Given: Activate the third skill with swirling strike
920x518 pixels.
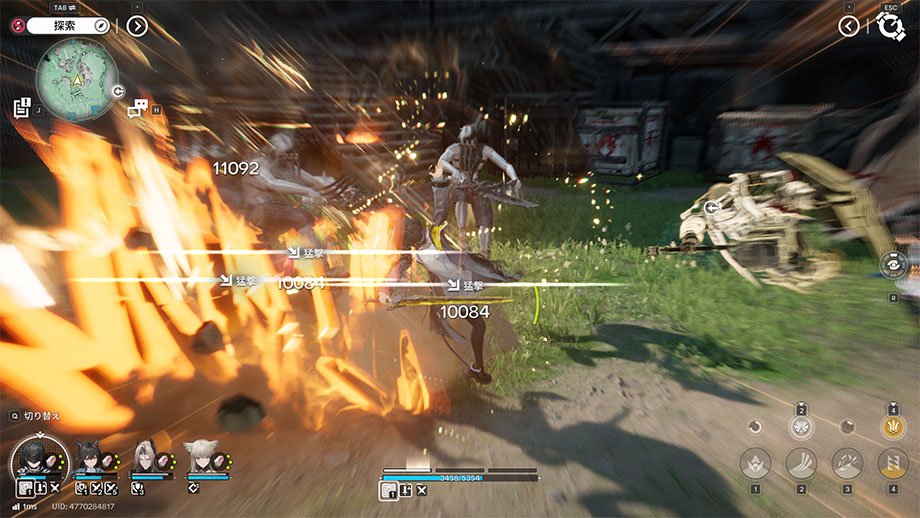Looking at the screenshot, I should tap(847, 463).
